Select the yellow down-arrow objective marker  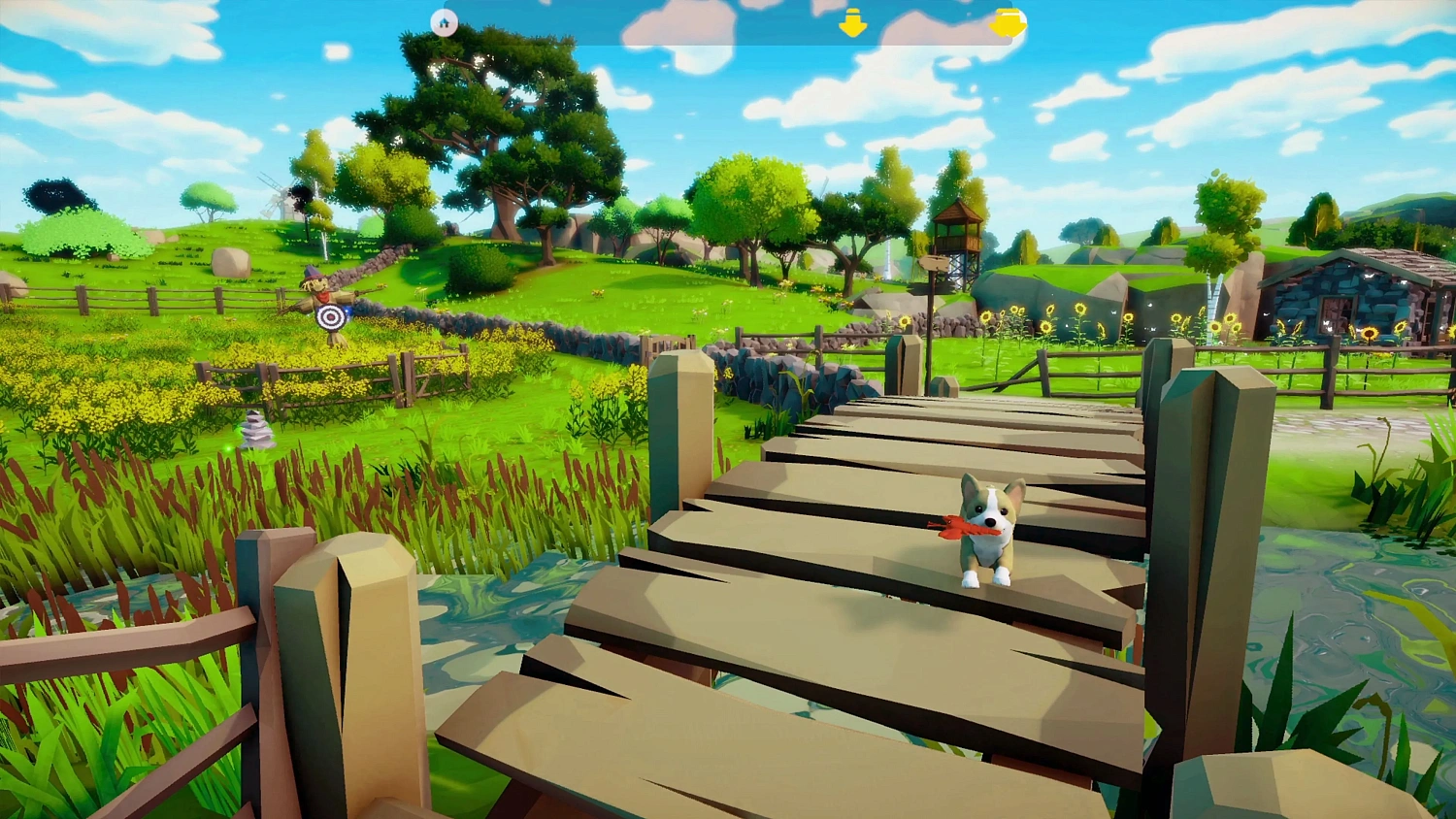(852, 21)
